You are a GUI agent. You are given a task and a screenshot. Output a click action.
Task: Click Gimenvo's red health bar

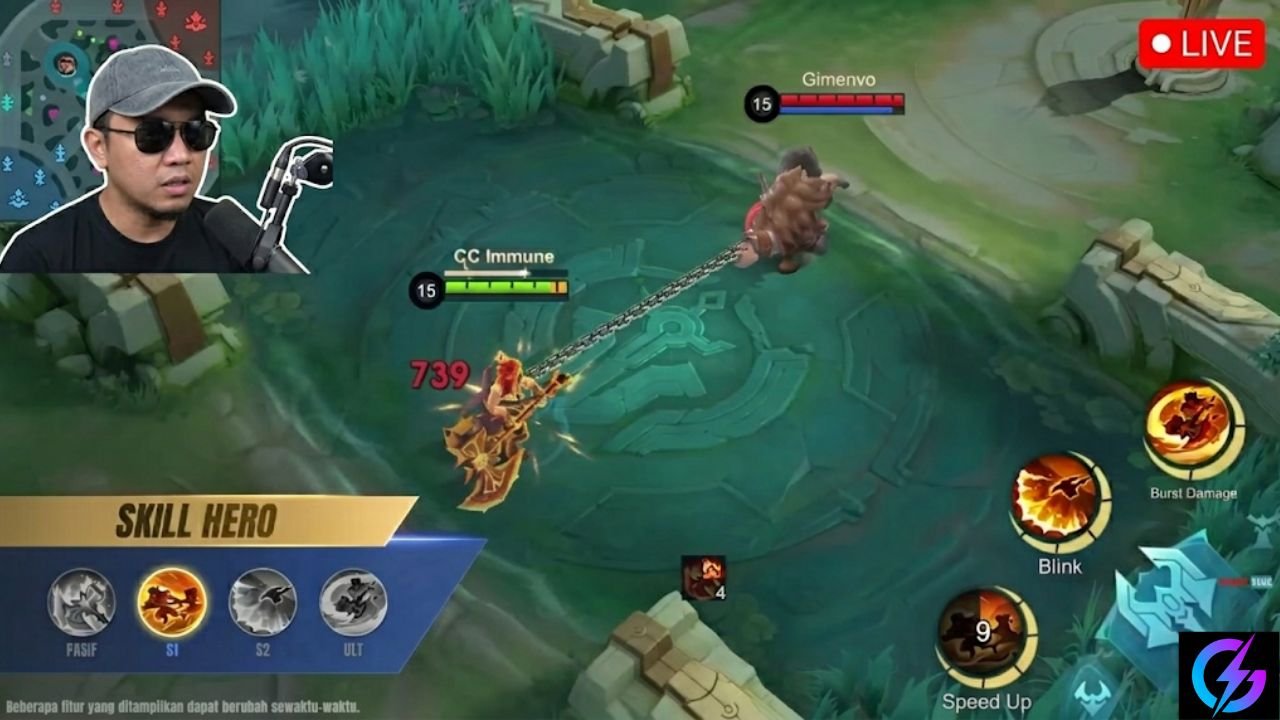click(840, 100)
